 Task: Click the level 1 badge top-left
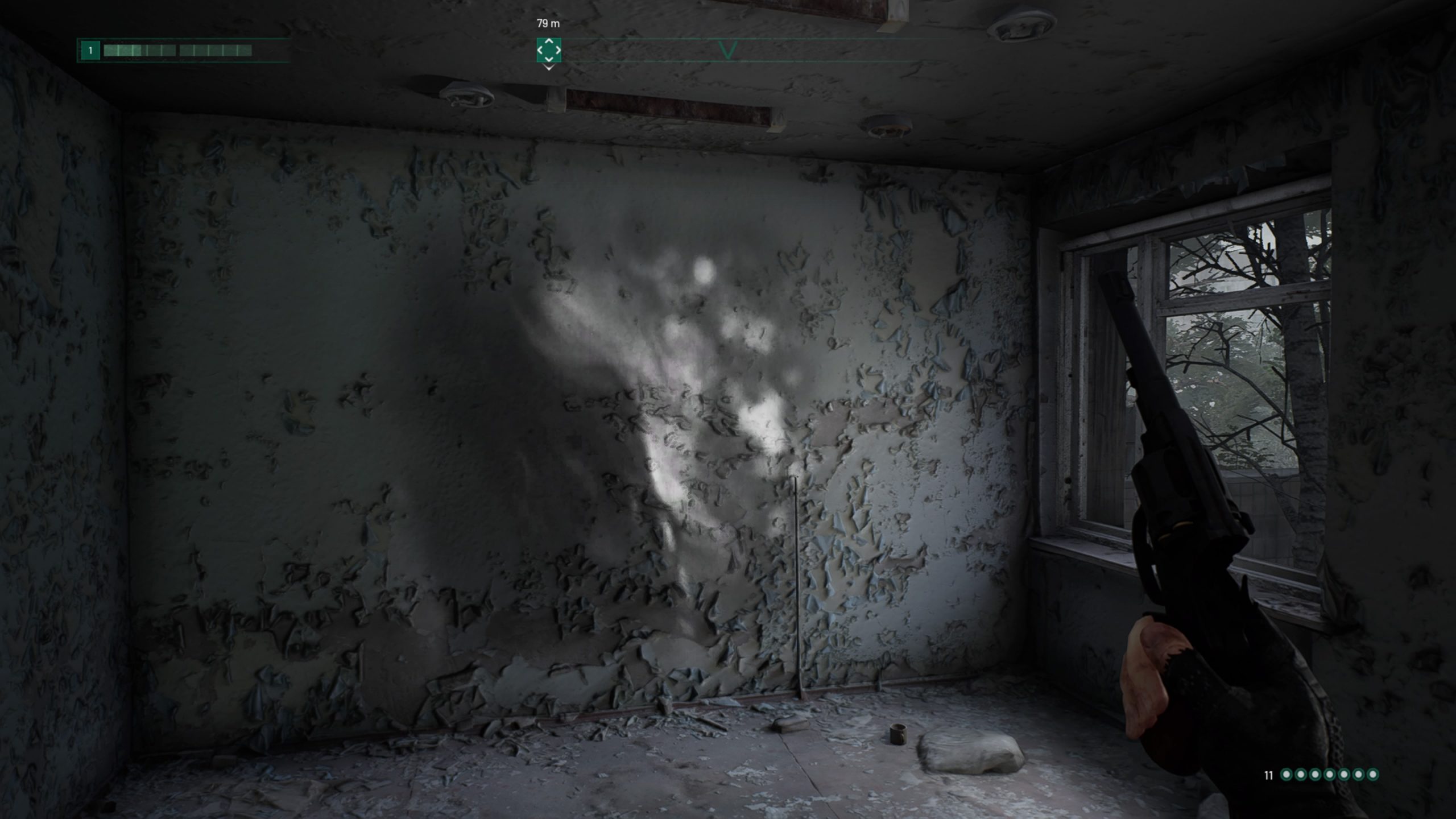[90, 50]
